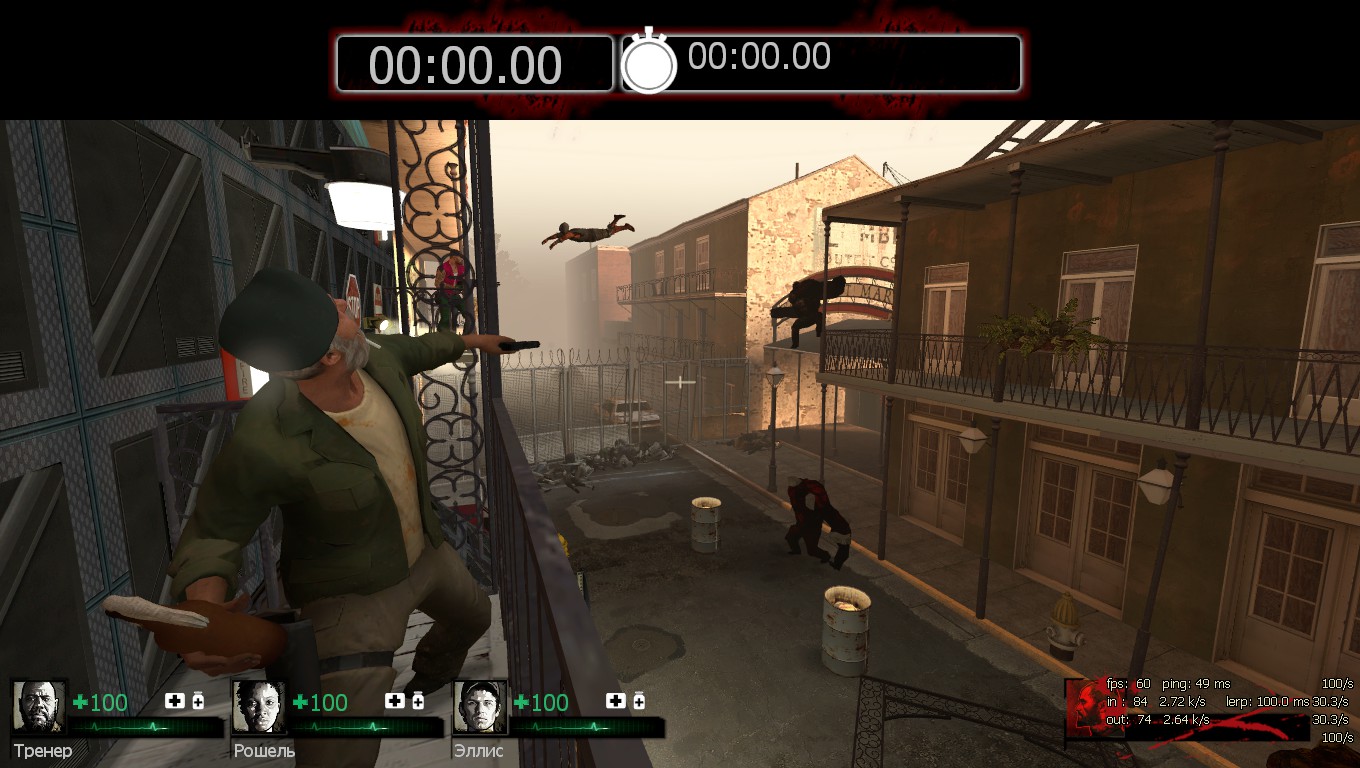Click the red infected player portrait
Screen dimensions: 1360x768
click(x=1084, y=709)
